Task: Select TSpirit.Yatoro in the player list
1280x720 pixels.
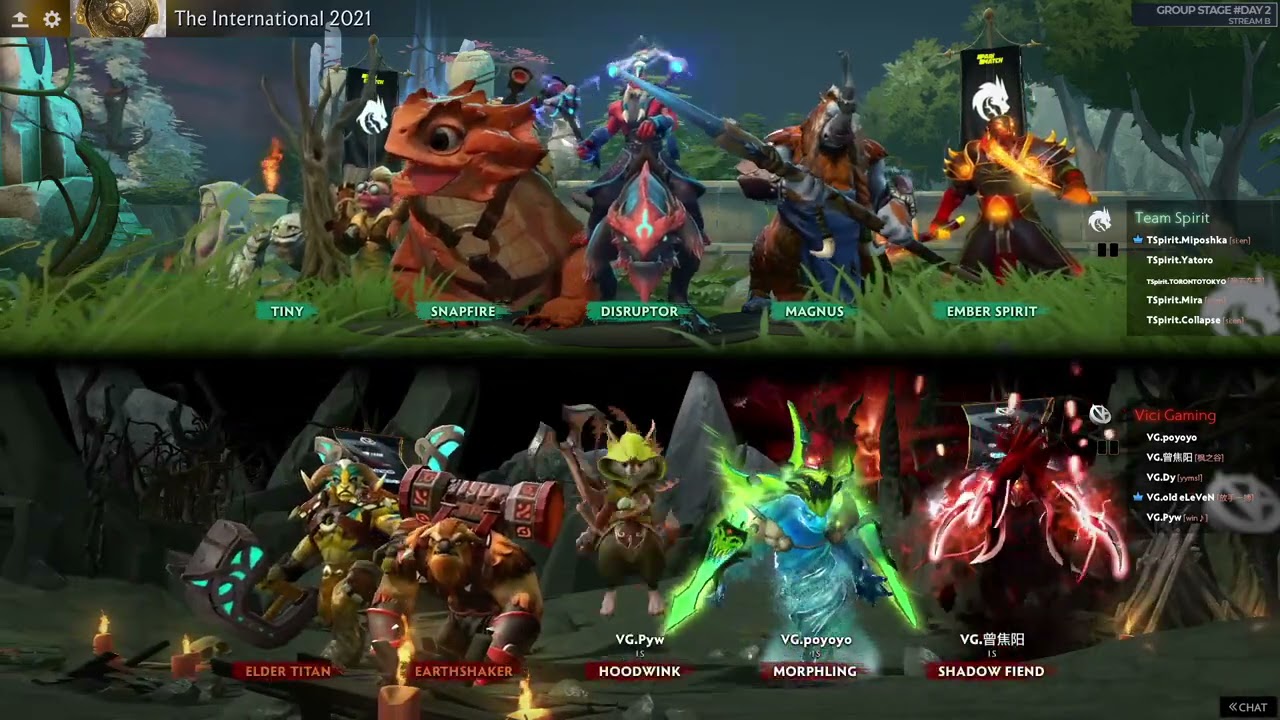Action: 1180,260
